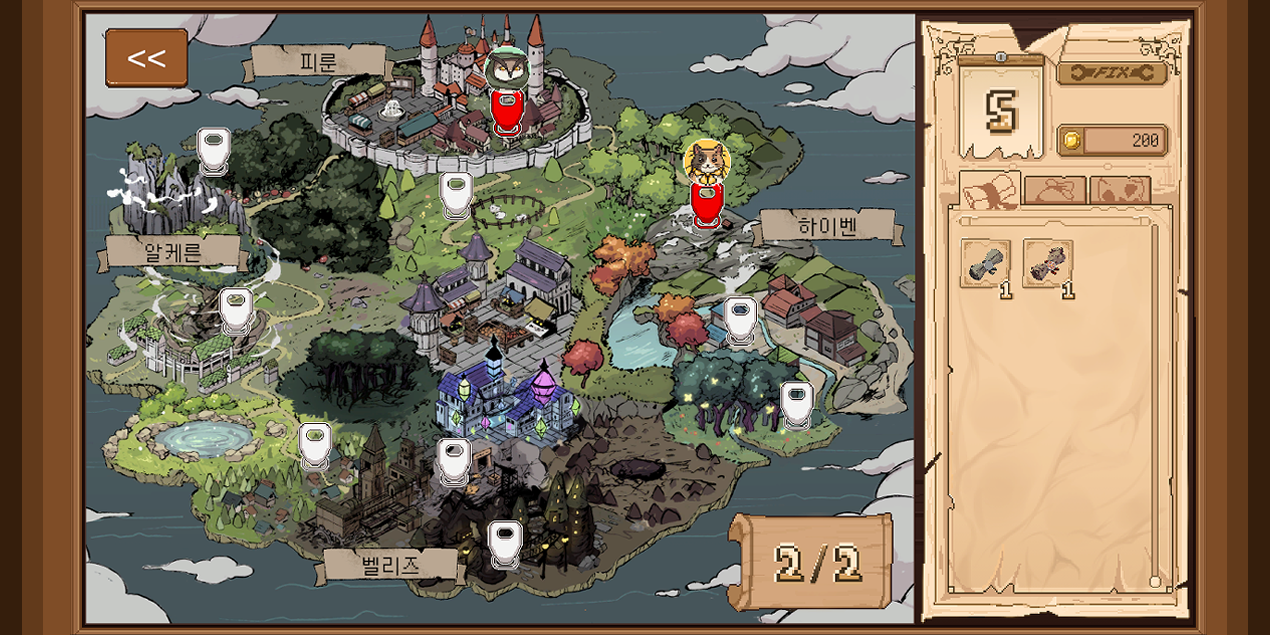
Task: Choose the white marker by the sheep pen
Action: (456, 193)
